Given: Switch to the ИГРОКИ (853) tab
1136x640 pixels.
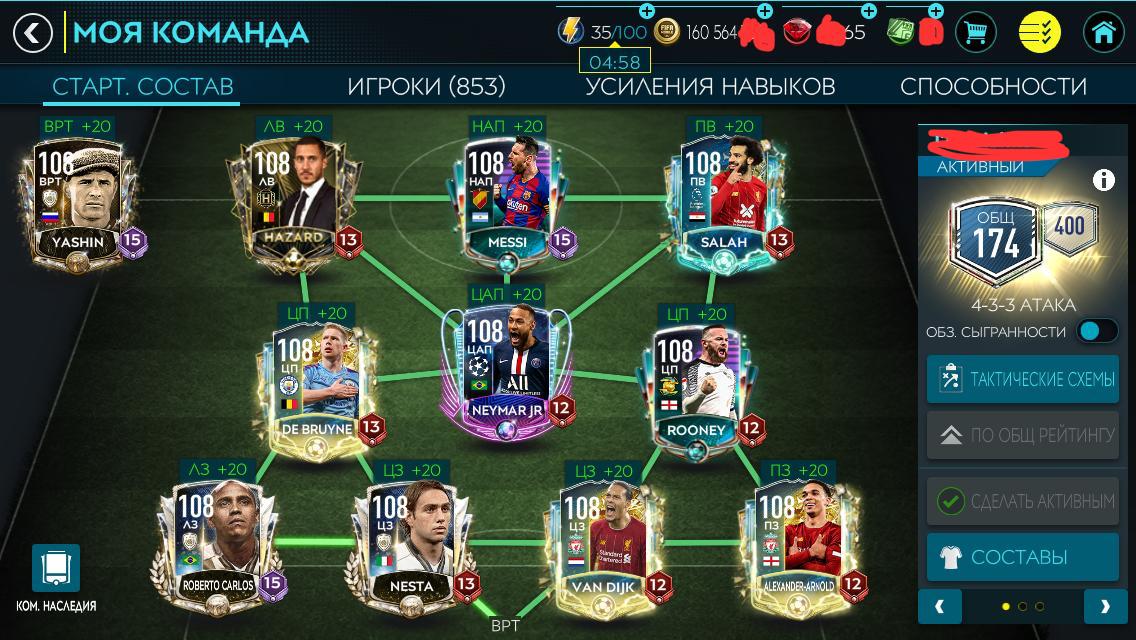Looking at the screenshot, I should click(426, 86).
